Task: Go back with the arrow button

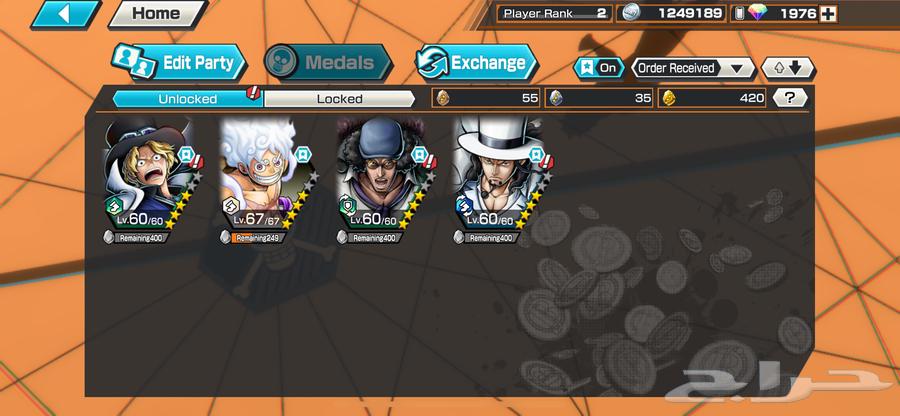Action: coord(66,14)
